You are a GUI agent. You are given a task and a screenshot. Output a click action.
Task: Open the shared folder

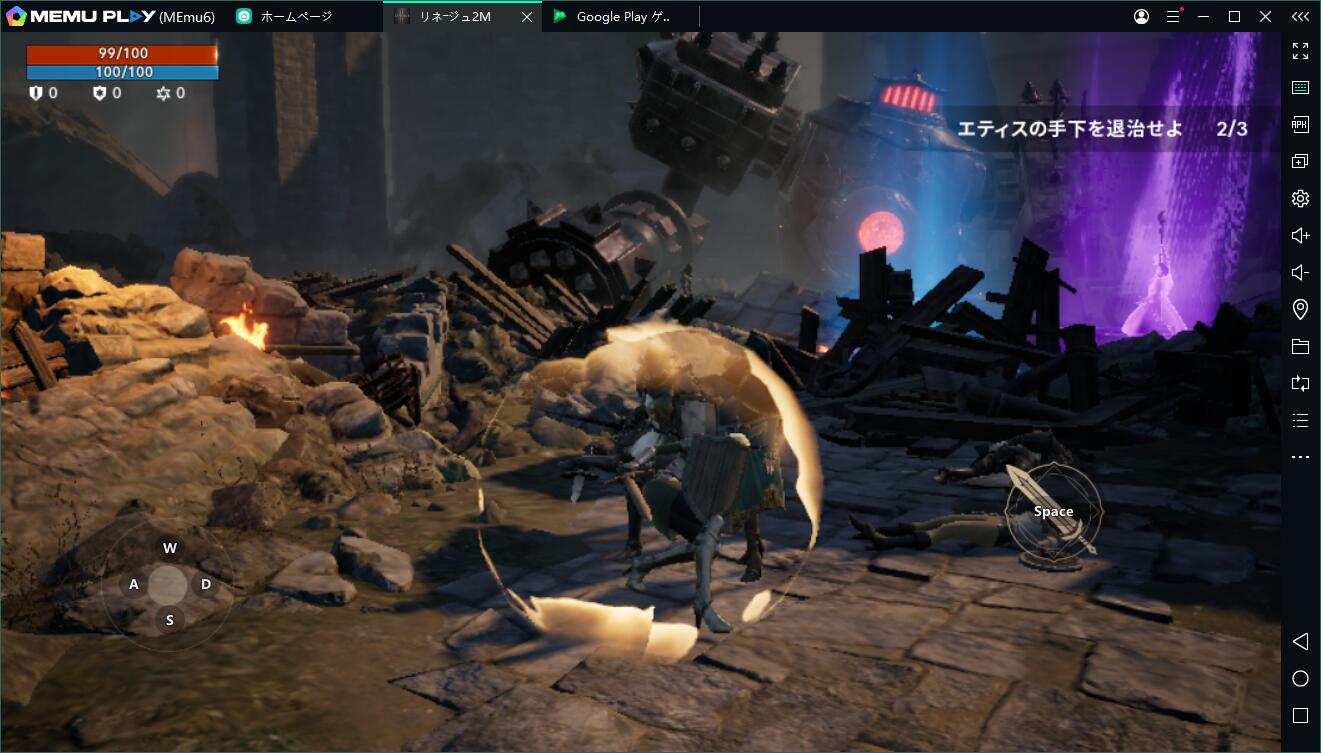1300,346
